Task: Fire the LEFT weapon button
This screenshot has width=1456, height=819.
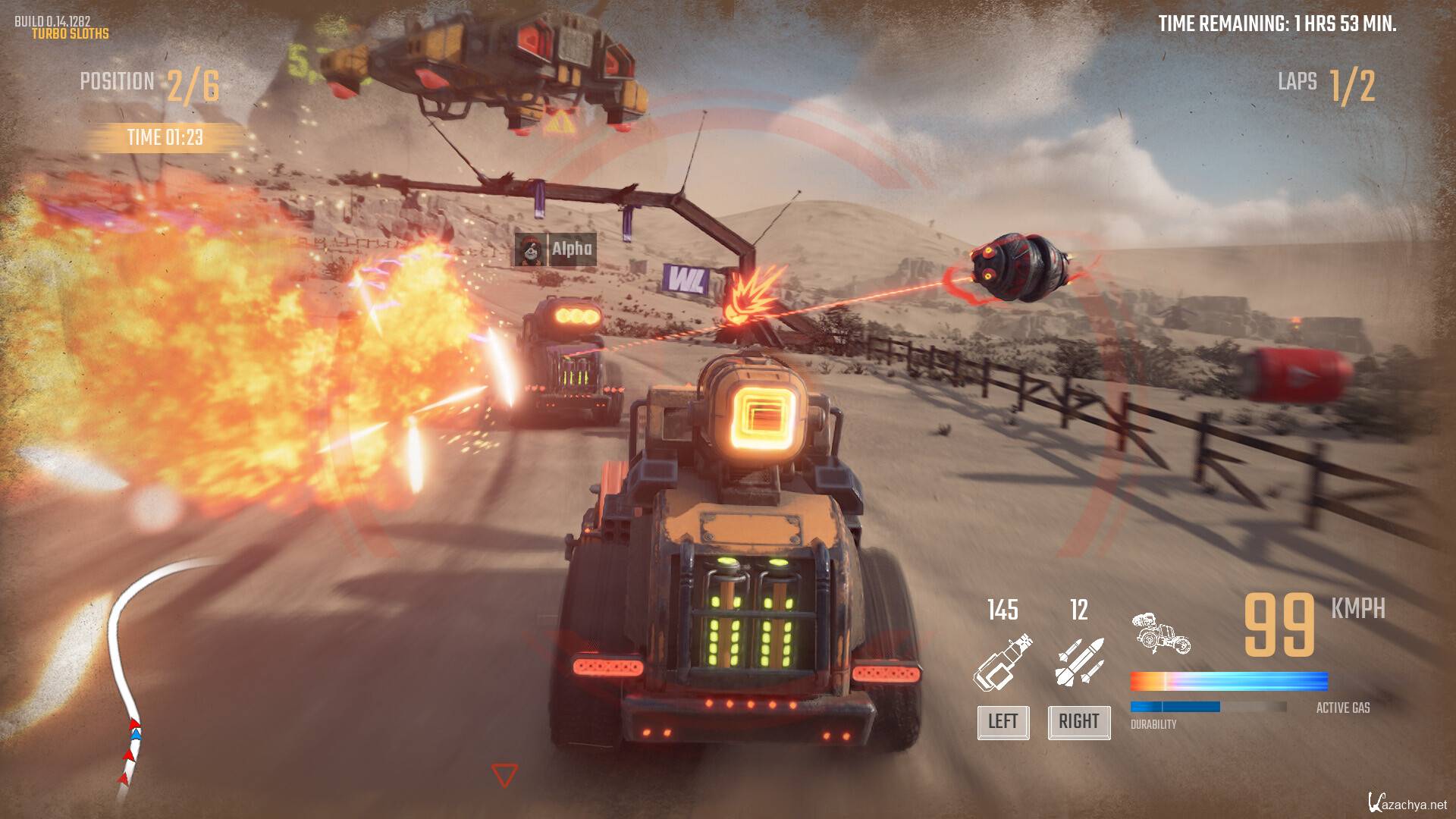Action: click(x=1003, y=721)
